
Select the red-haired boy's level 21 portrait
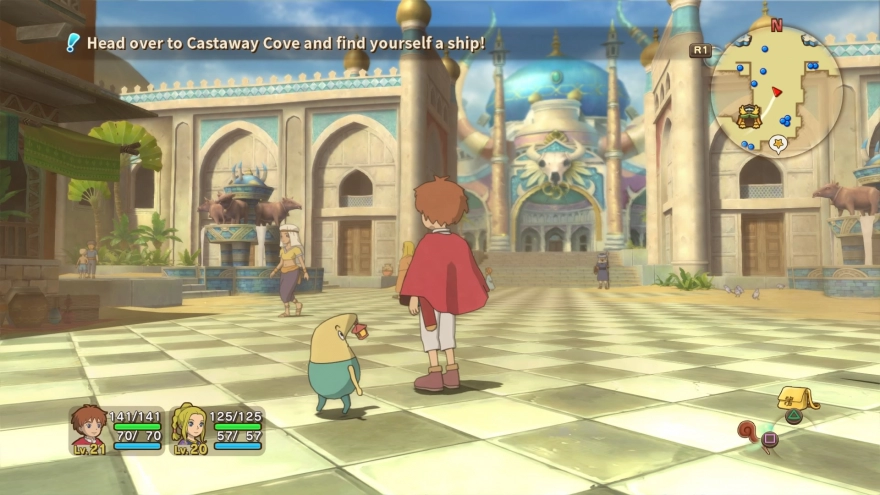point(88,428)
